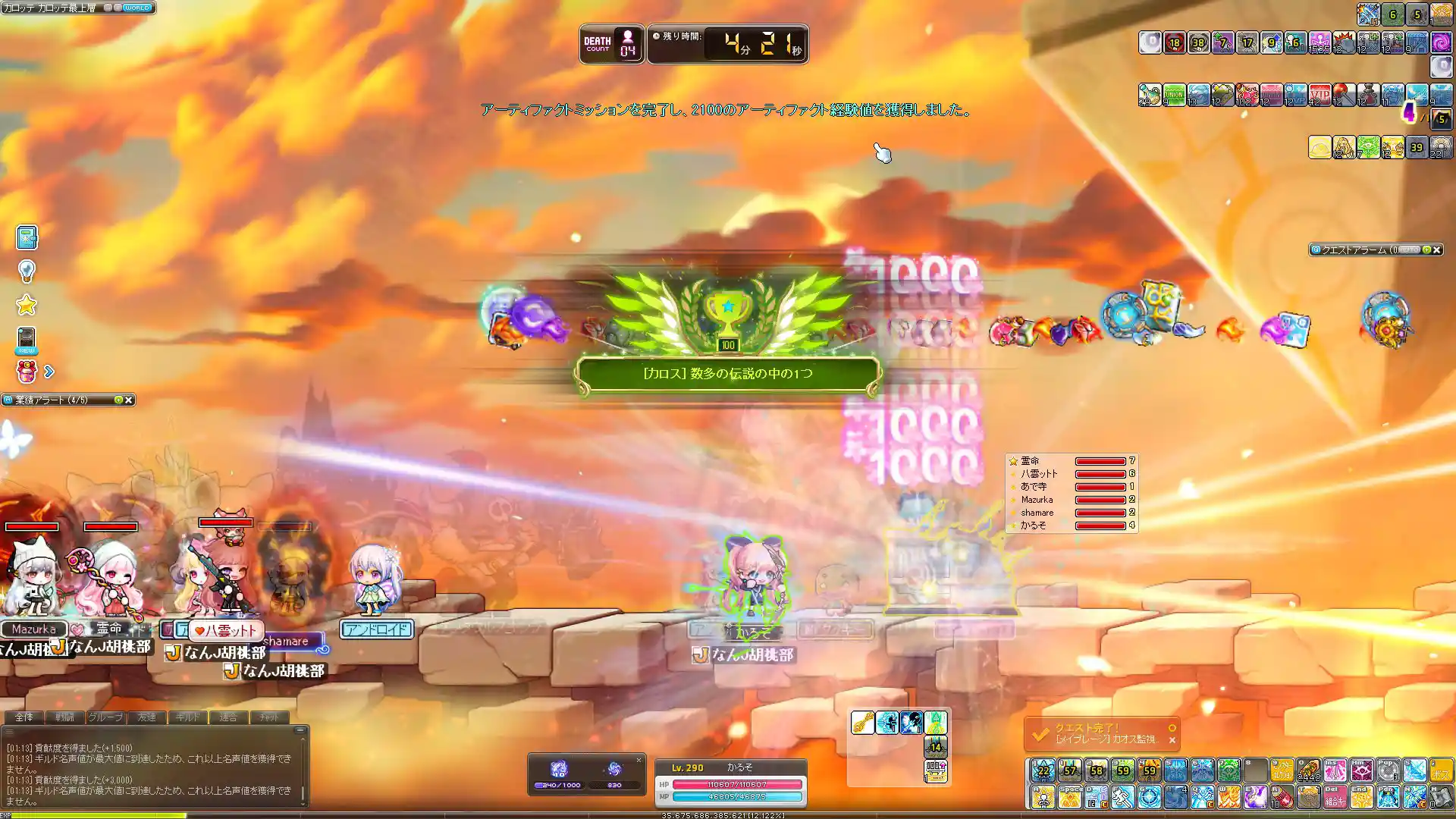
Task: Switch to the 友達 chat tab
Action: (x=146, y=717)
